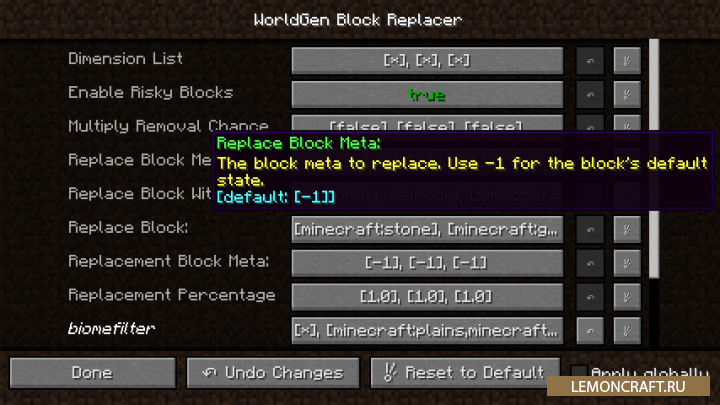
Task: Undo changes for Dimension List row
Action: pos(590,60)
